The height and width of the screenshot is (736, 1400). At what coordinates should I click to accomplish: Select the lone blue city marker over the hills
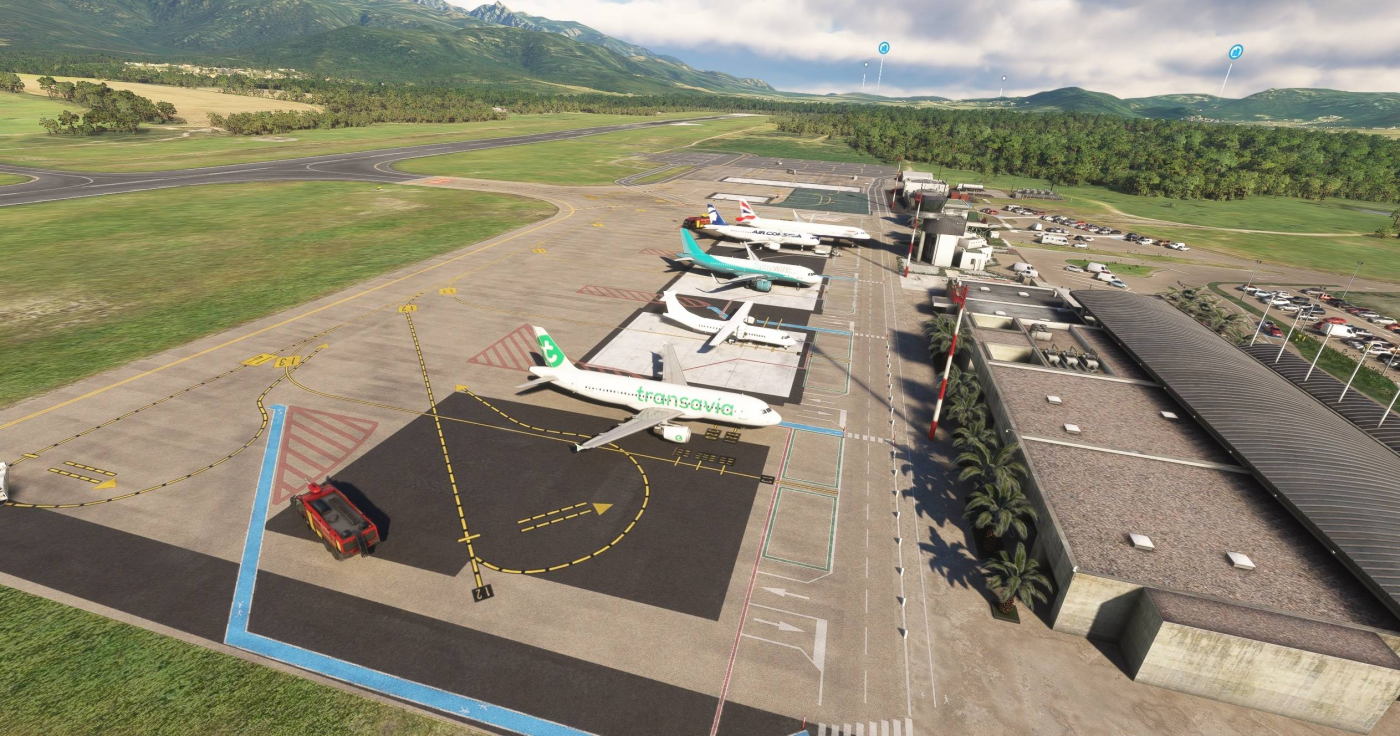click(1235, 51)
